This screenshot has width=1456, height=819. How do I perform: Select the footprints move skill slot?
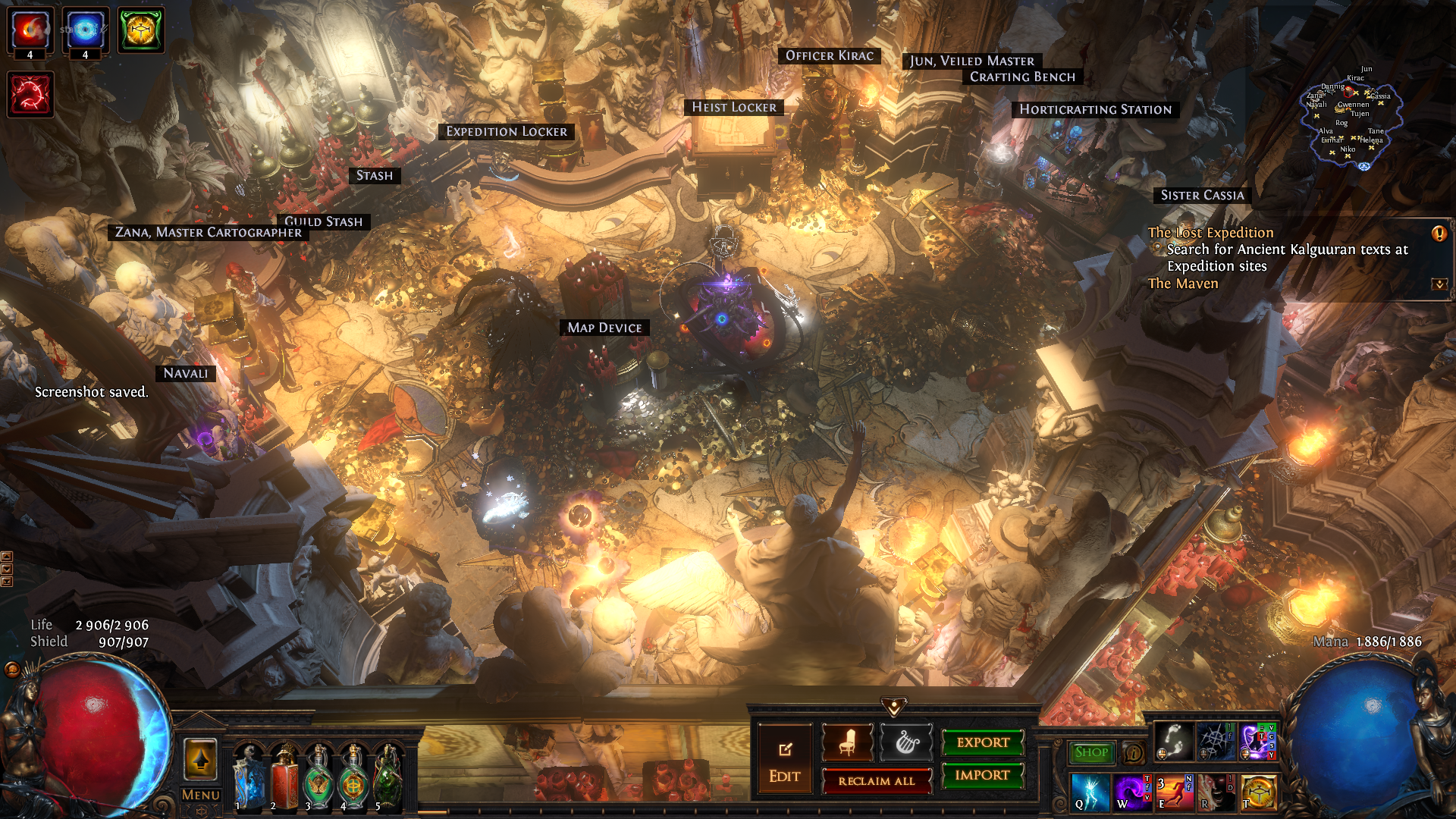(1173, 741)
